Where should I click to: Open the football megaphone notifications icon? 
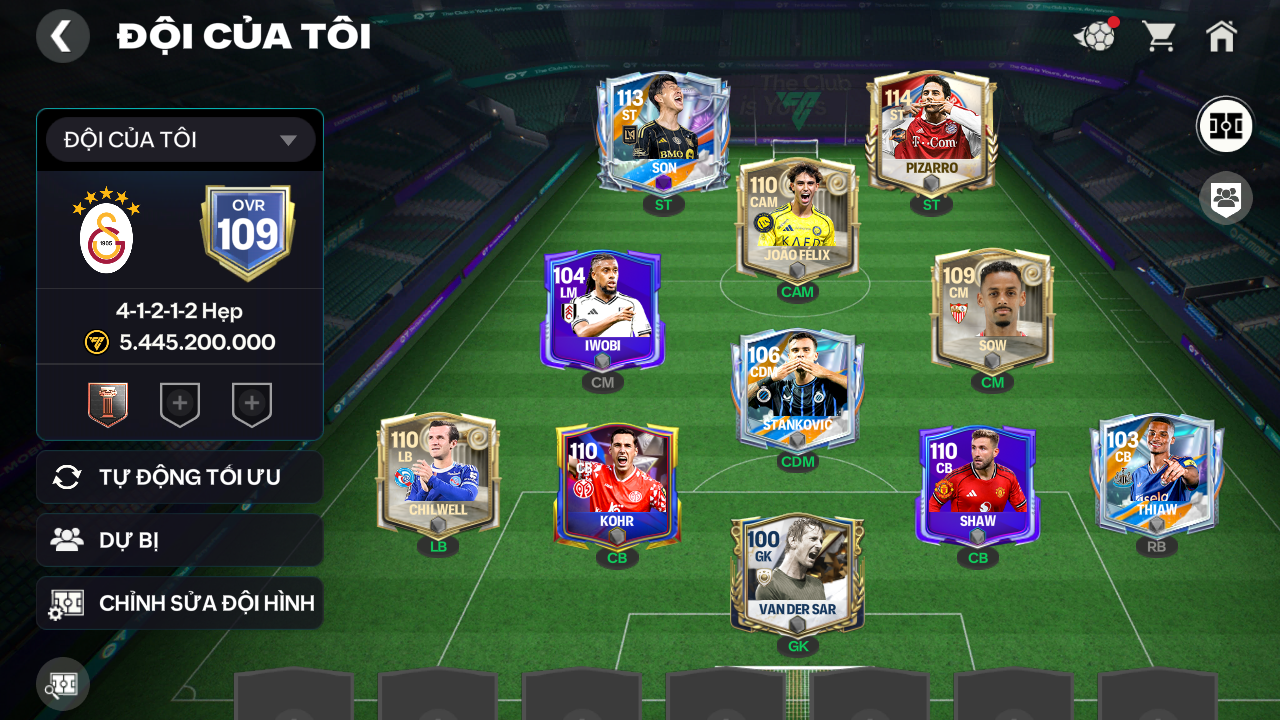[x=1095, y=37]
